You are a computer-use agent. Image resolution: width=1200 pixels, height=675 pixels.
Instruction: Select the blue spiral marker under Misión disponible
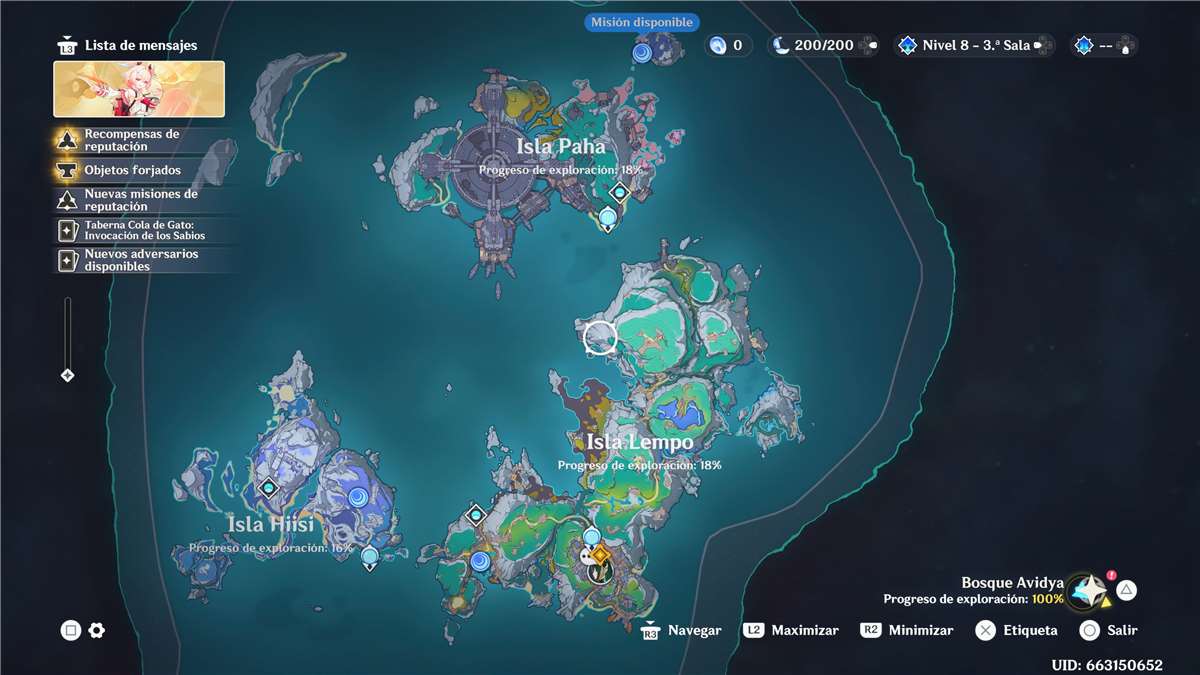coord(642,52)
